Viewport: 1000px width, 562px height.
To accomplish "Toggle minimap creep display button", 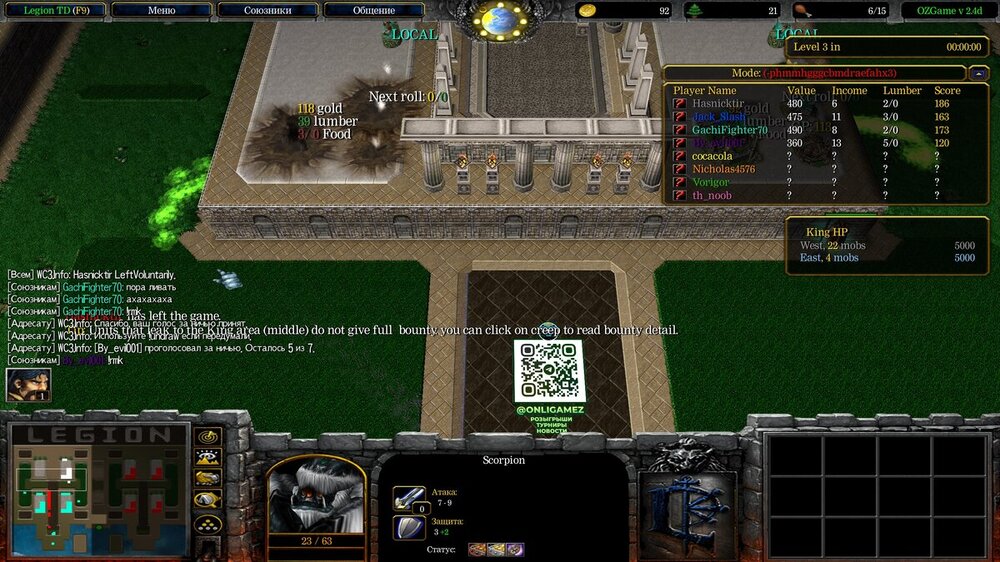I will point(208,500).
